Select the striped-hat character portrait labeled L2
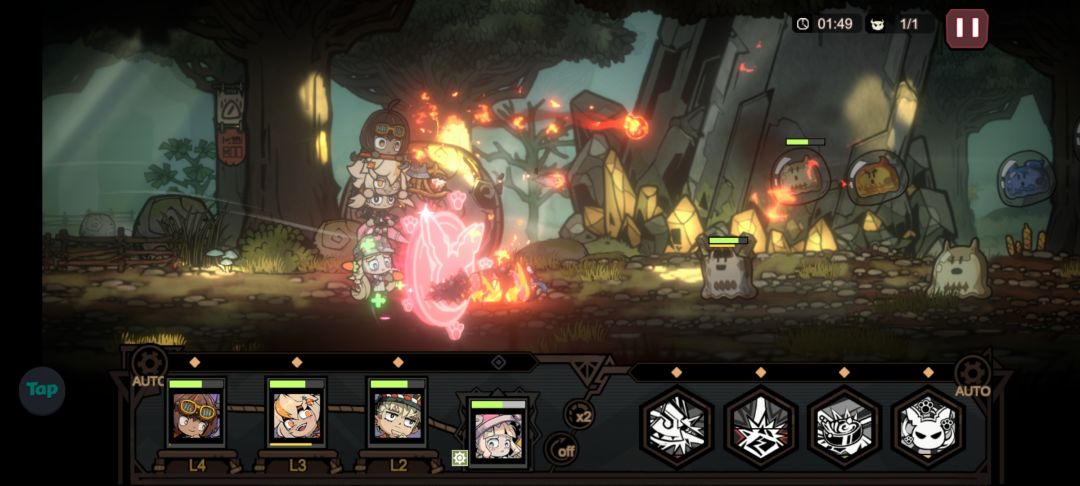 click(397, 414)
